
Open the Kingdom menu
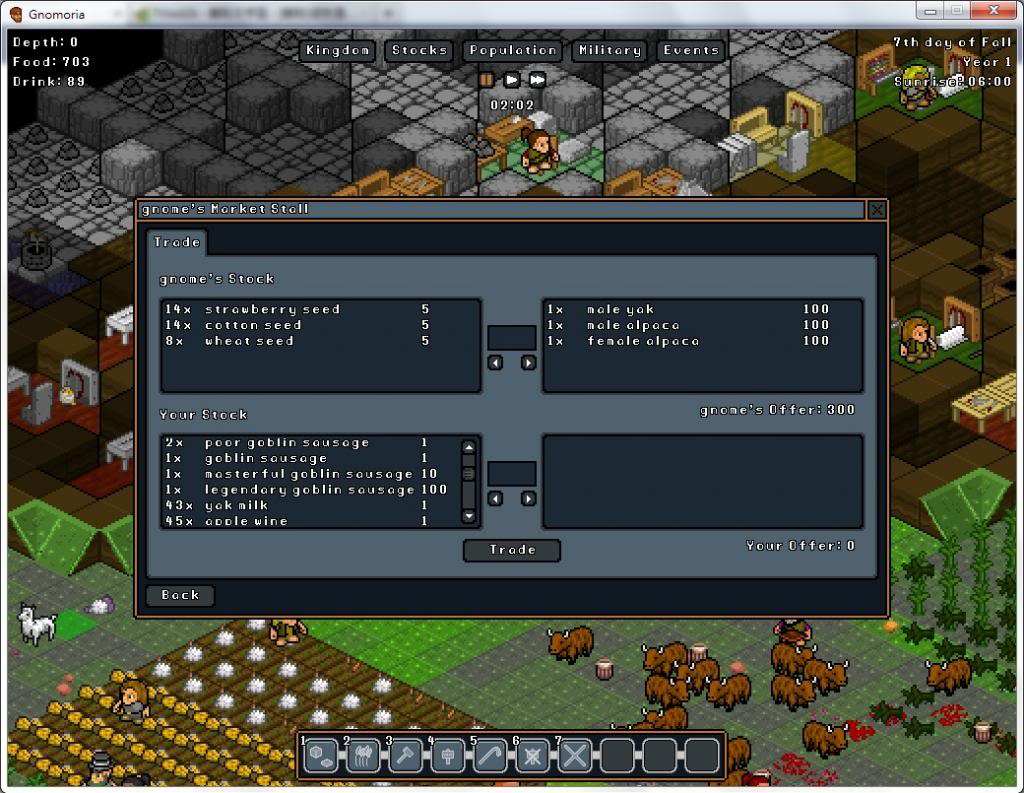point(338,50)
